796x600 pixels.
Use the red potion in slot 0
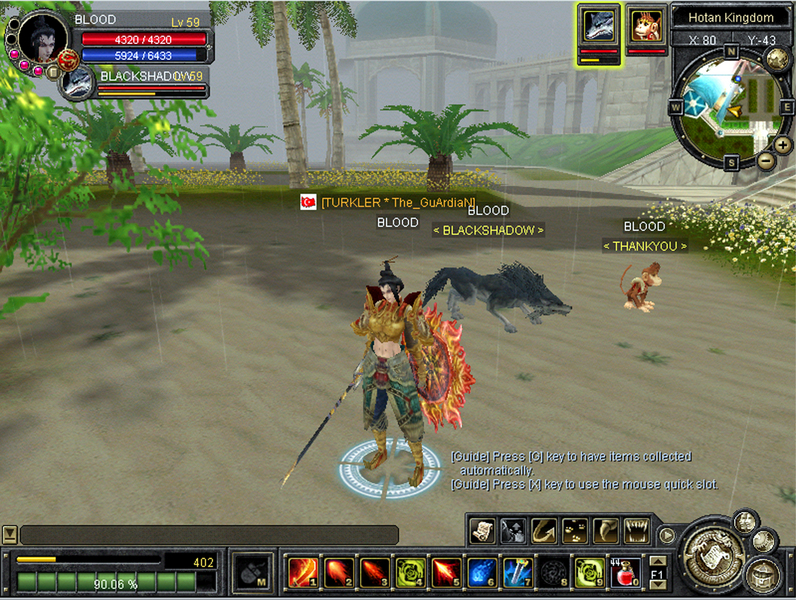tap(627, 572)
